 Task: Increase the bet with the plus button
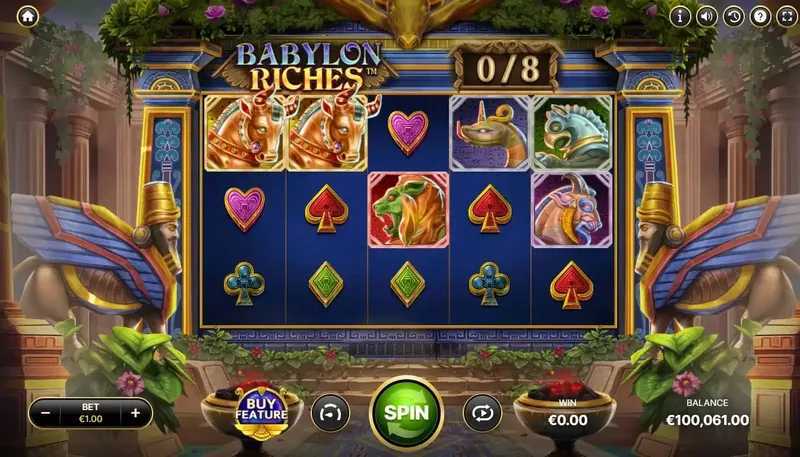(136, 412)
